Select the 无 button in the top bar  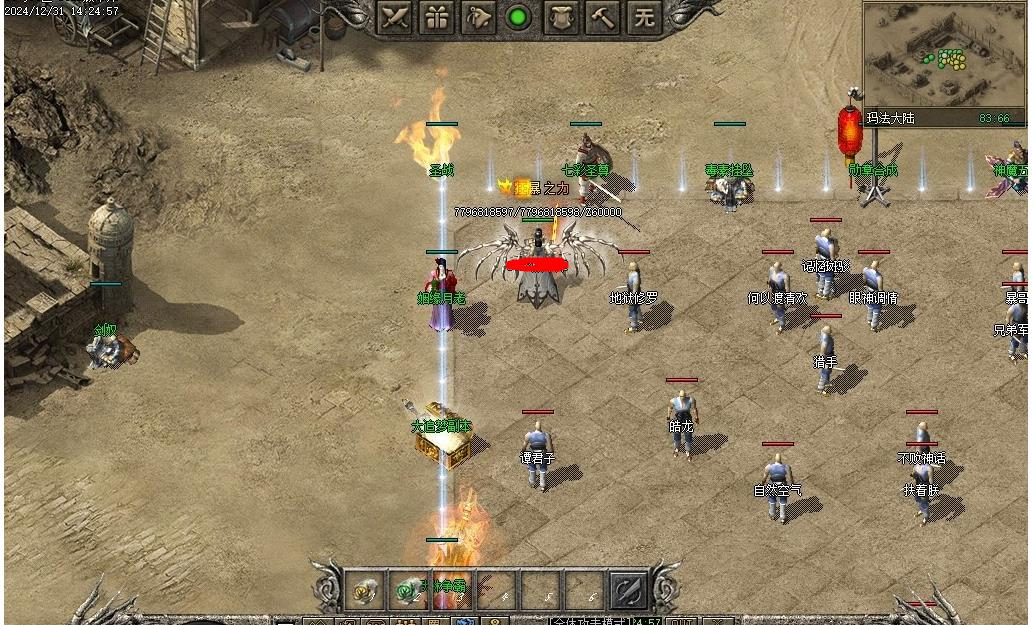(x=645, y=18)
